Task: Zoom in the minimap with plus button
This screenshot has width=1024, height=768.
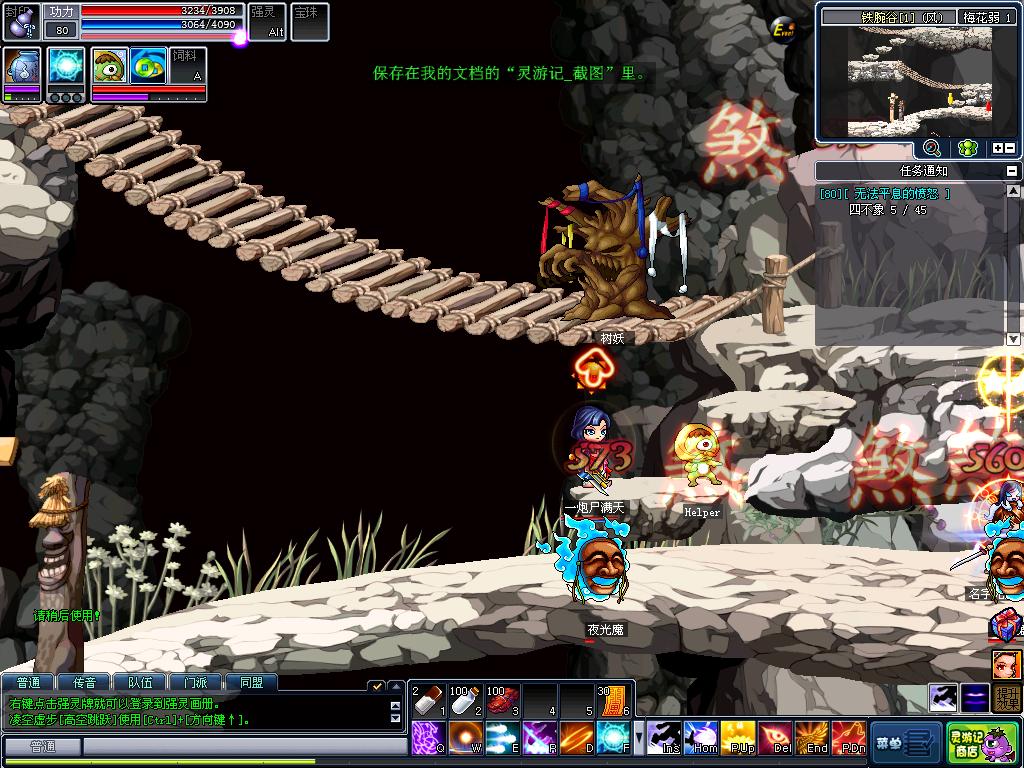Action: [x=997, y=149]
